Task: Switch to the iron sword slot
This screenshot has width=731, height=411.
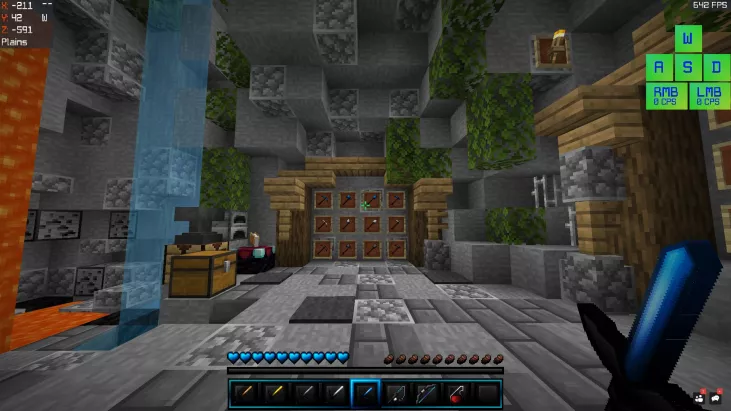Action: click(x=335, y=393)
